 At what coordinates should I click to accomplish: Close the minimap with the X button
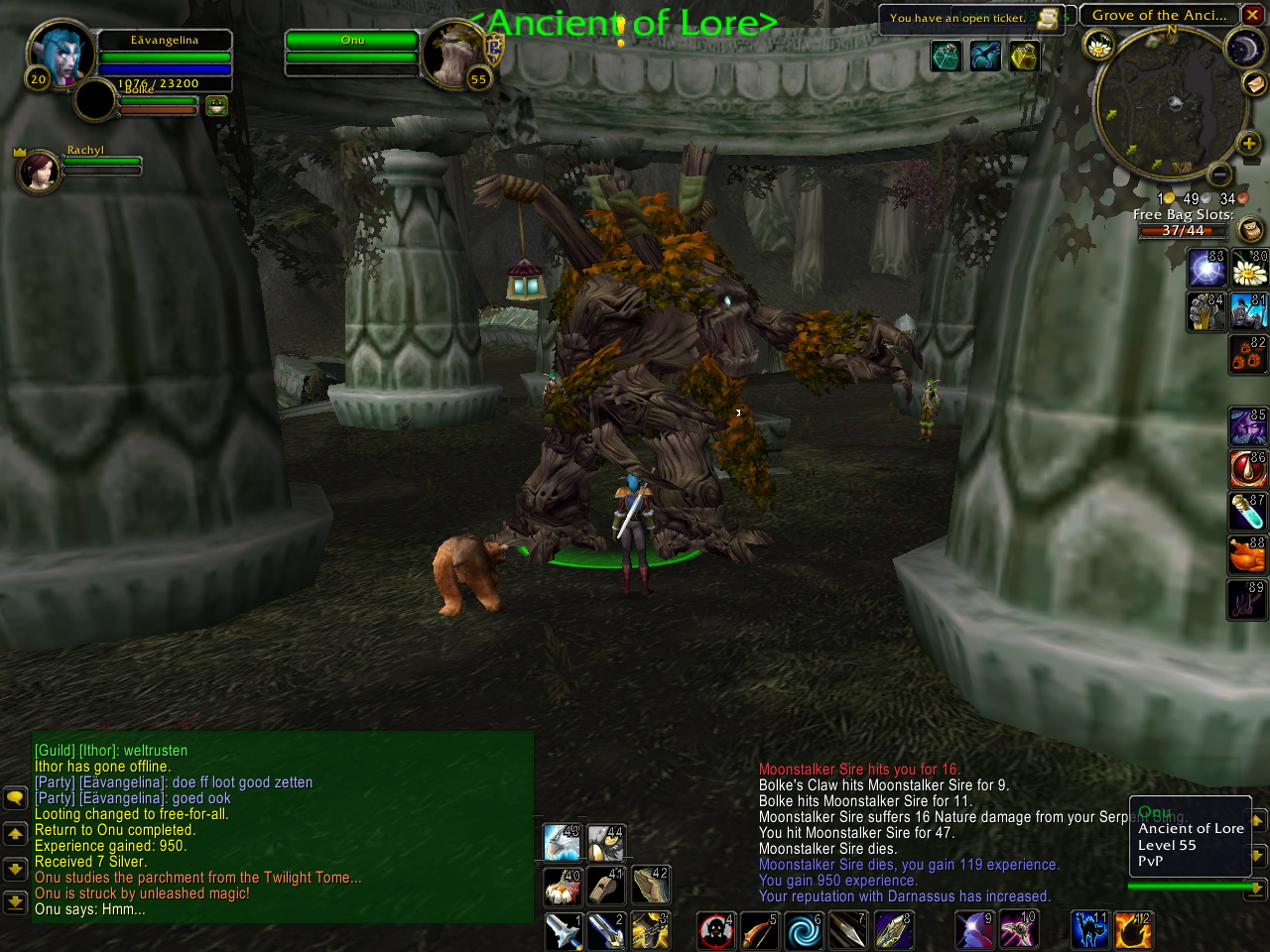click(x=1254, y=15)
